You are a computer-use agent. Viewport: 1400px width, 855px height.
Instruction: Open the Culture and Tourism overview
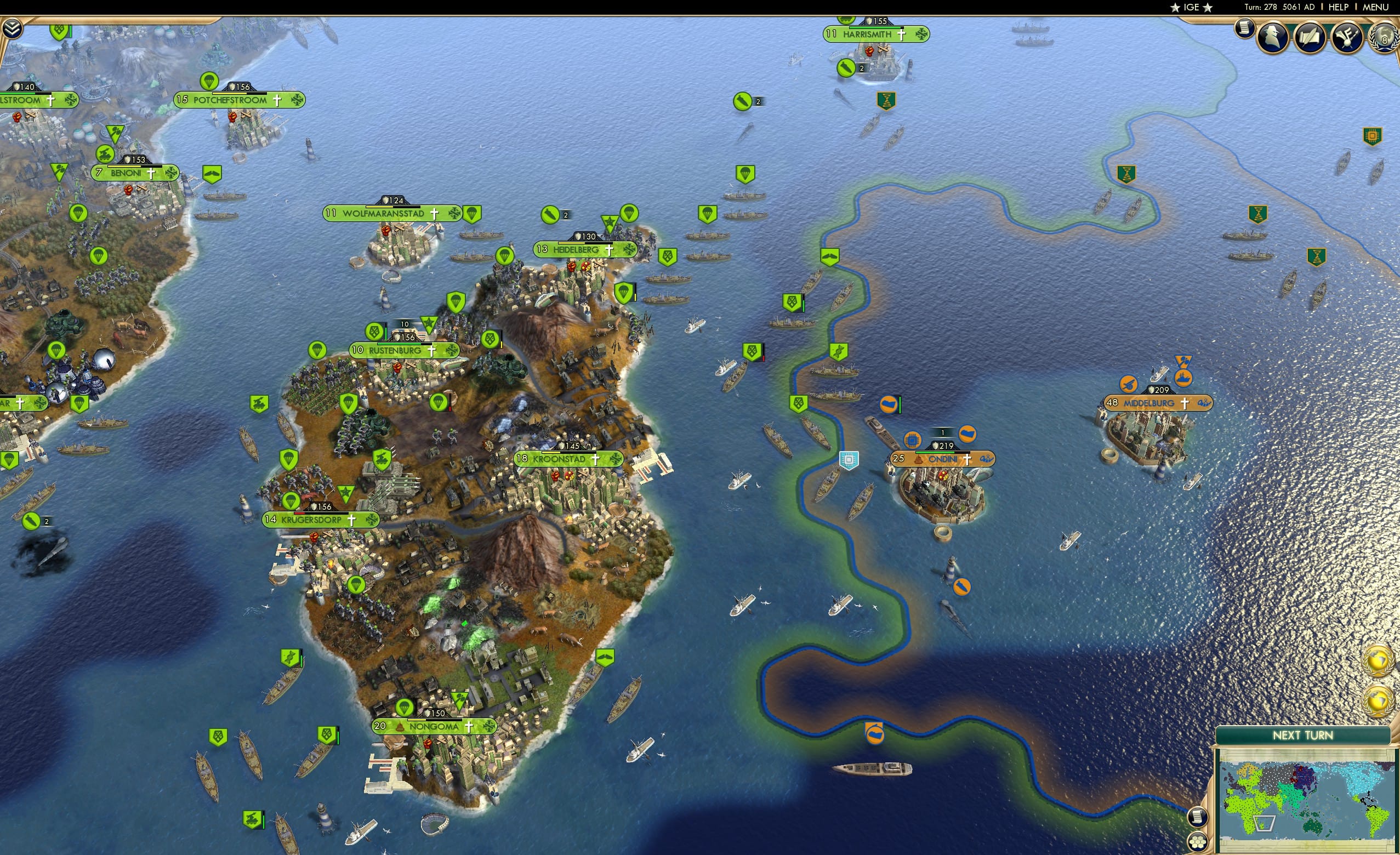point(1347,38)
